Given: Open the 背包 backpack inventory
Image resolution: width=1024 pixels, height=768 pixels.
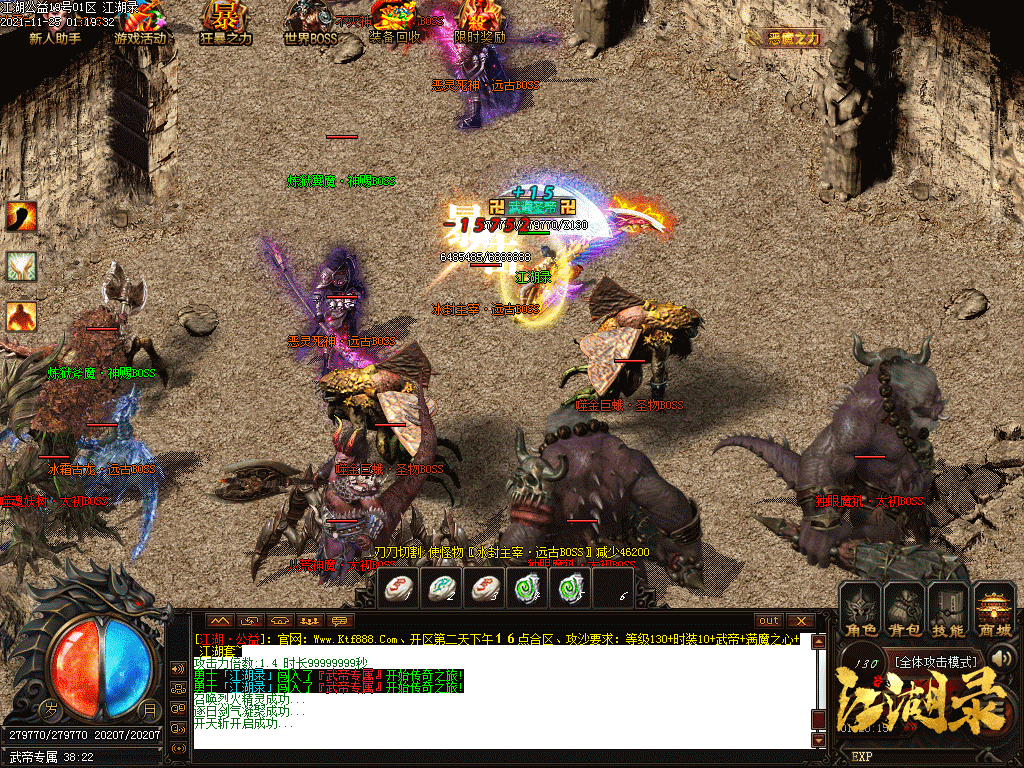Looking at the screenshot, I should click(904, 612).
